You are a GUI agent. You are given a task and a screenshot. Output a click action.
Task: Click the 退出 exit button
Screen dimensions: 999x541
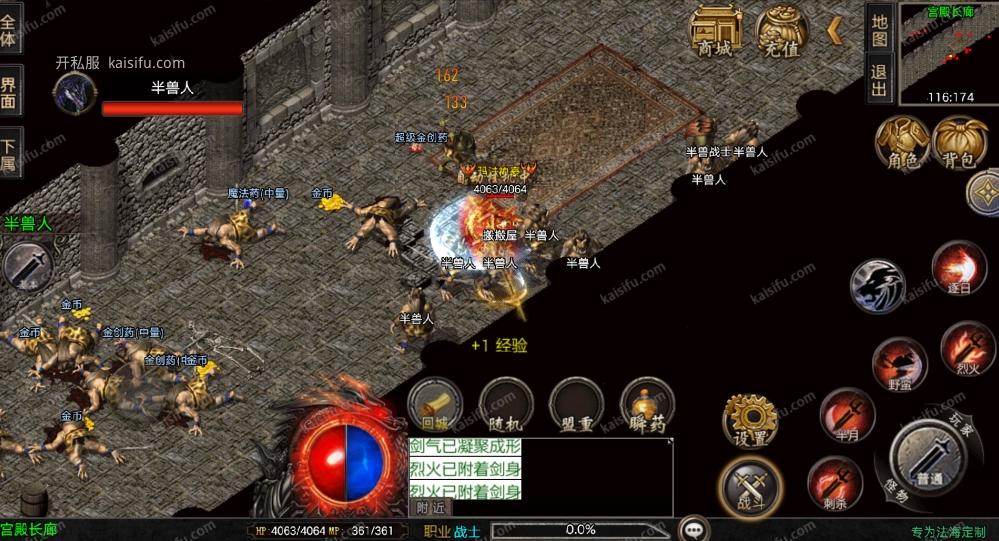pyautogui.click(x=879, y=80)
